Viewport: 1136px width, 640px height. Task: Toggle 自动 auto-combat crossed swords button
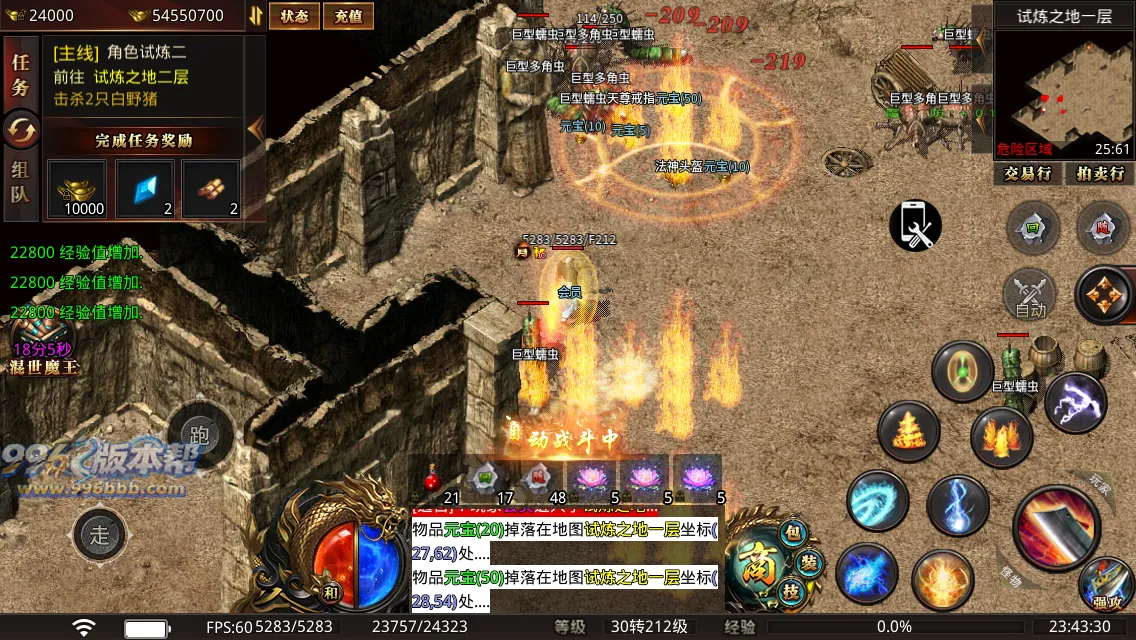1030,295
